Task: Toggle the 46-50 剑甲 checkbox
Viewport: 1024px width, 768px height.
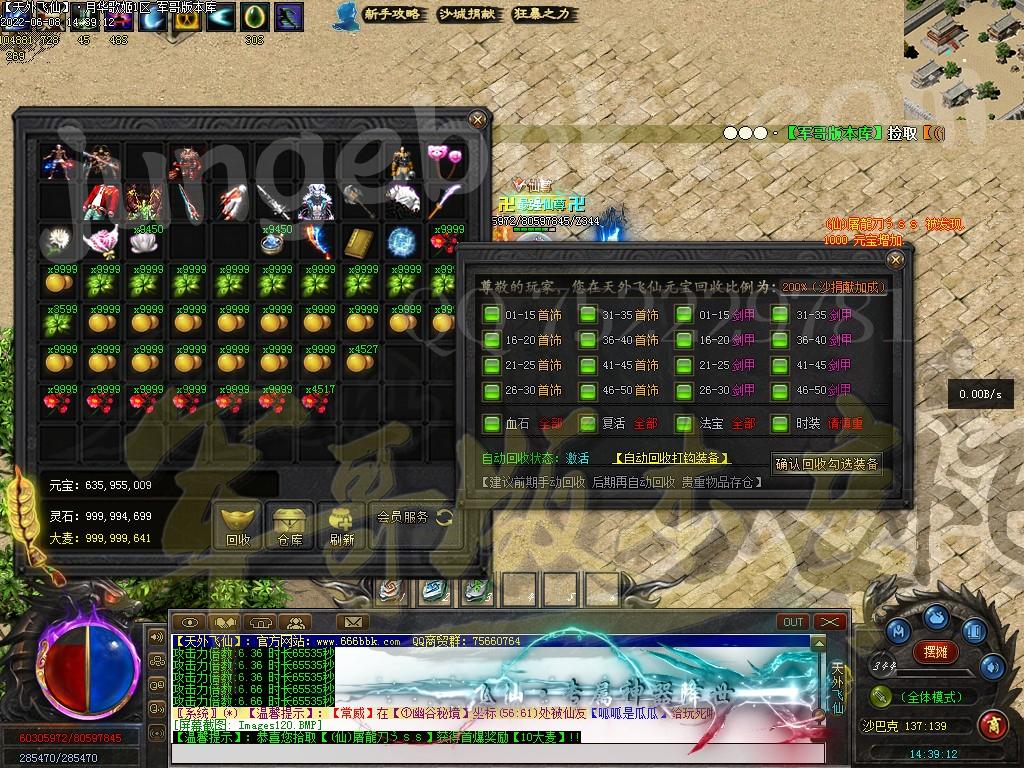Action: (780, 390)
